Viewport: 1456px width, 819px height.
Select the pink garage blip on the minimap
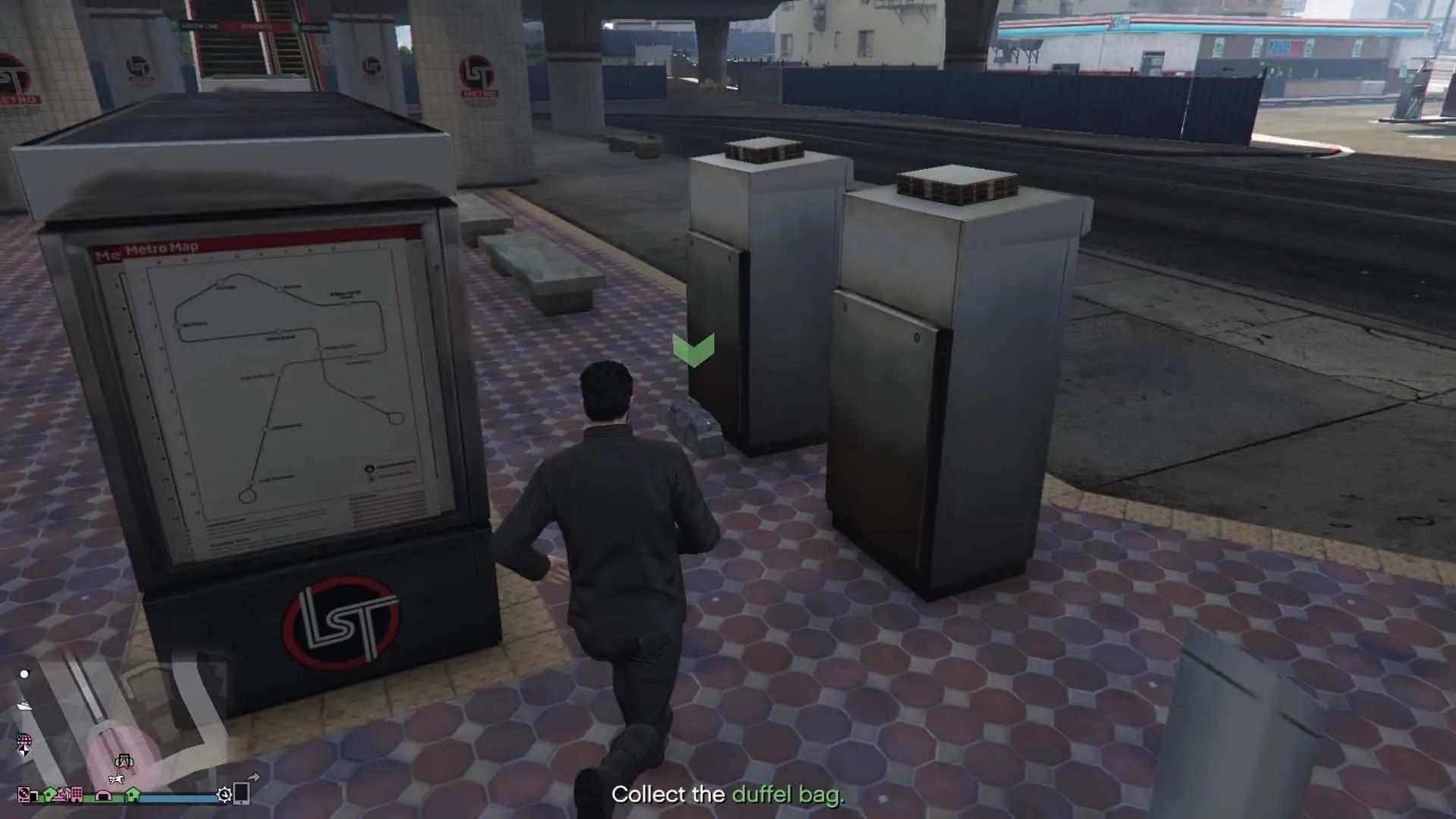(102, 796)
